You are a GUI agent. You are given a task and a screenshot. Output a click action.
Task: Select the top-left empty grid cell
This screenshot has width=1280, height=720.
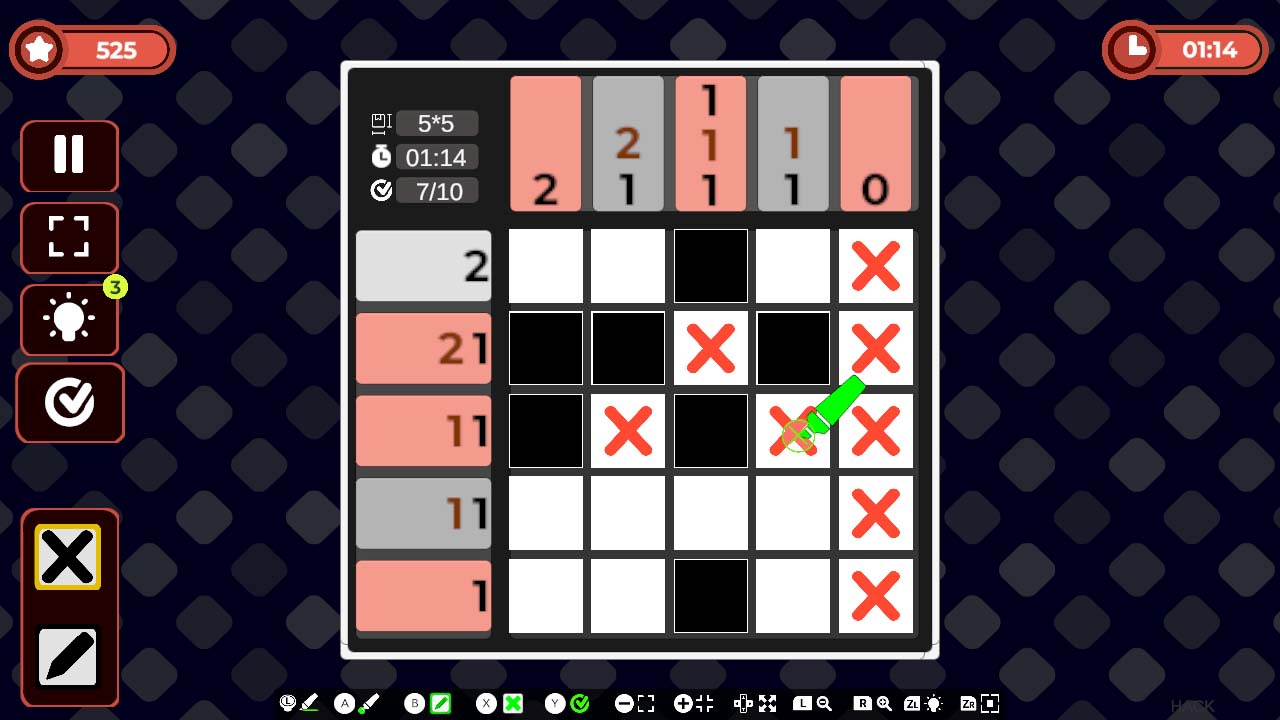tap(545, 265)
